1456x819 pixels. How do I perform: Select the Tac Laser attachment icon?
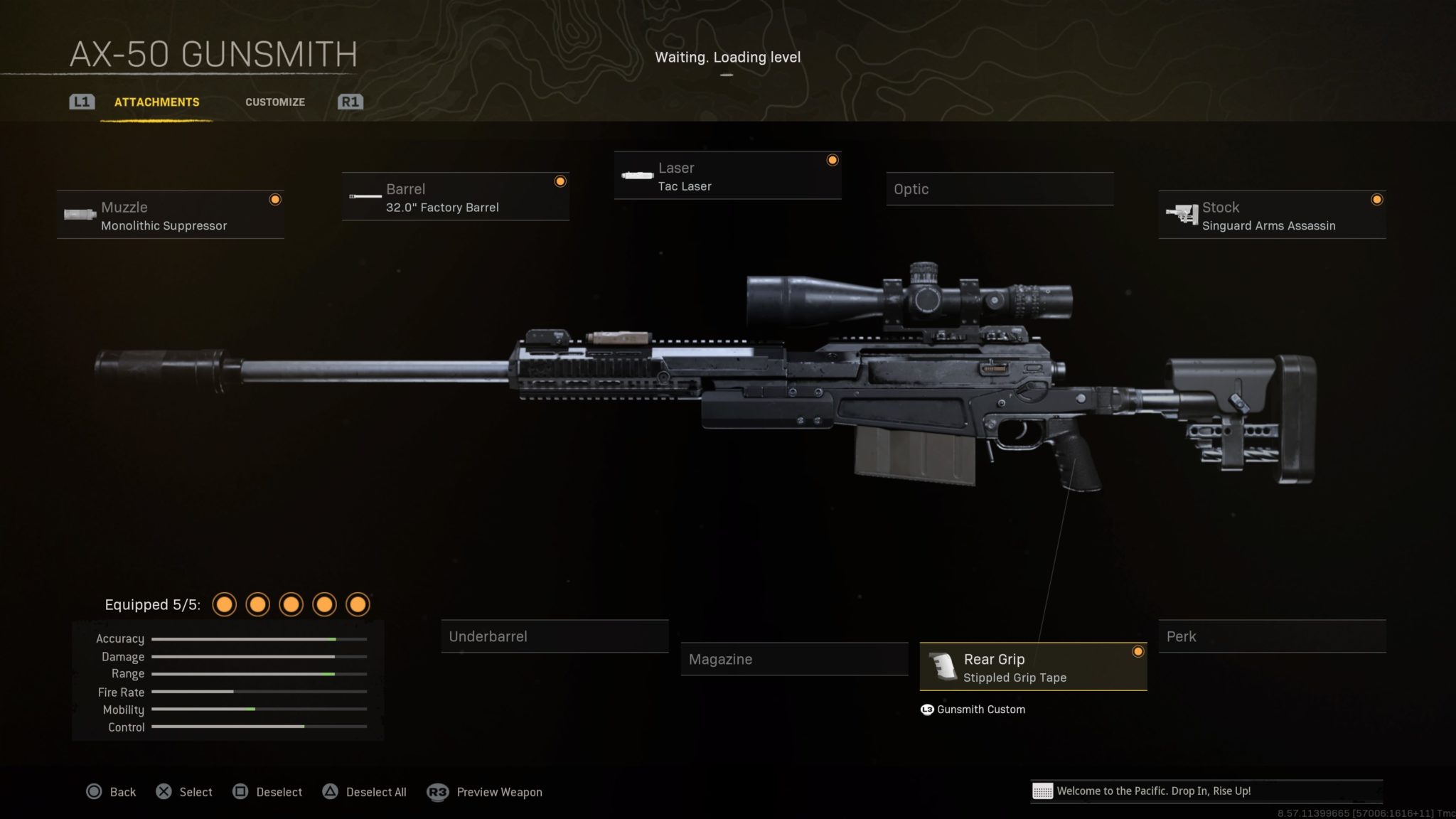pyautogui.click(x=636, y=176)
